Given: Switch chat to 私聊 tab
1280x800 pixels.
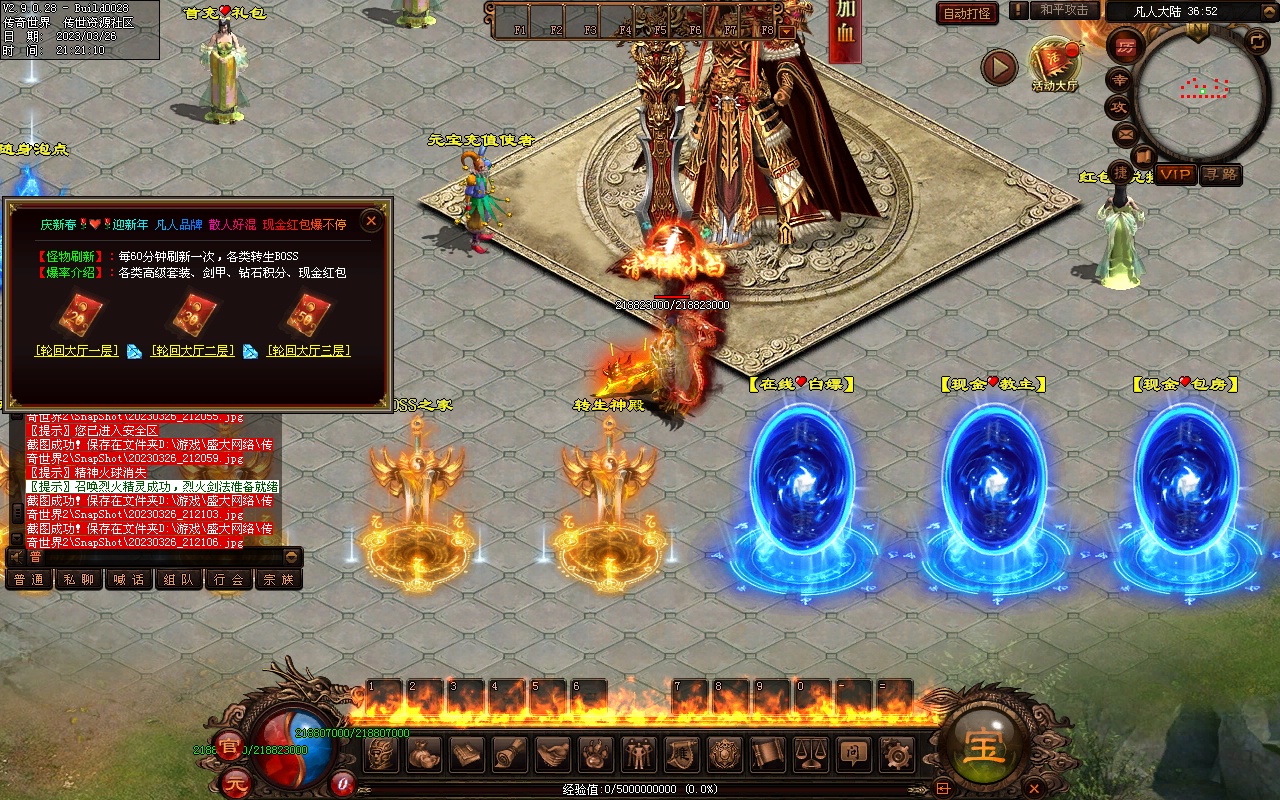Looking at the screenshot, I should pos(80,579).
